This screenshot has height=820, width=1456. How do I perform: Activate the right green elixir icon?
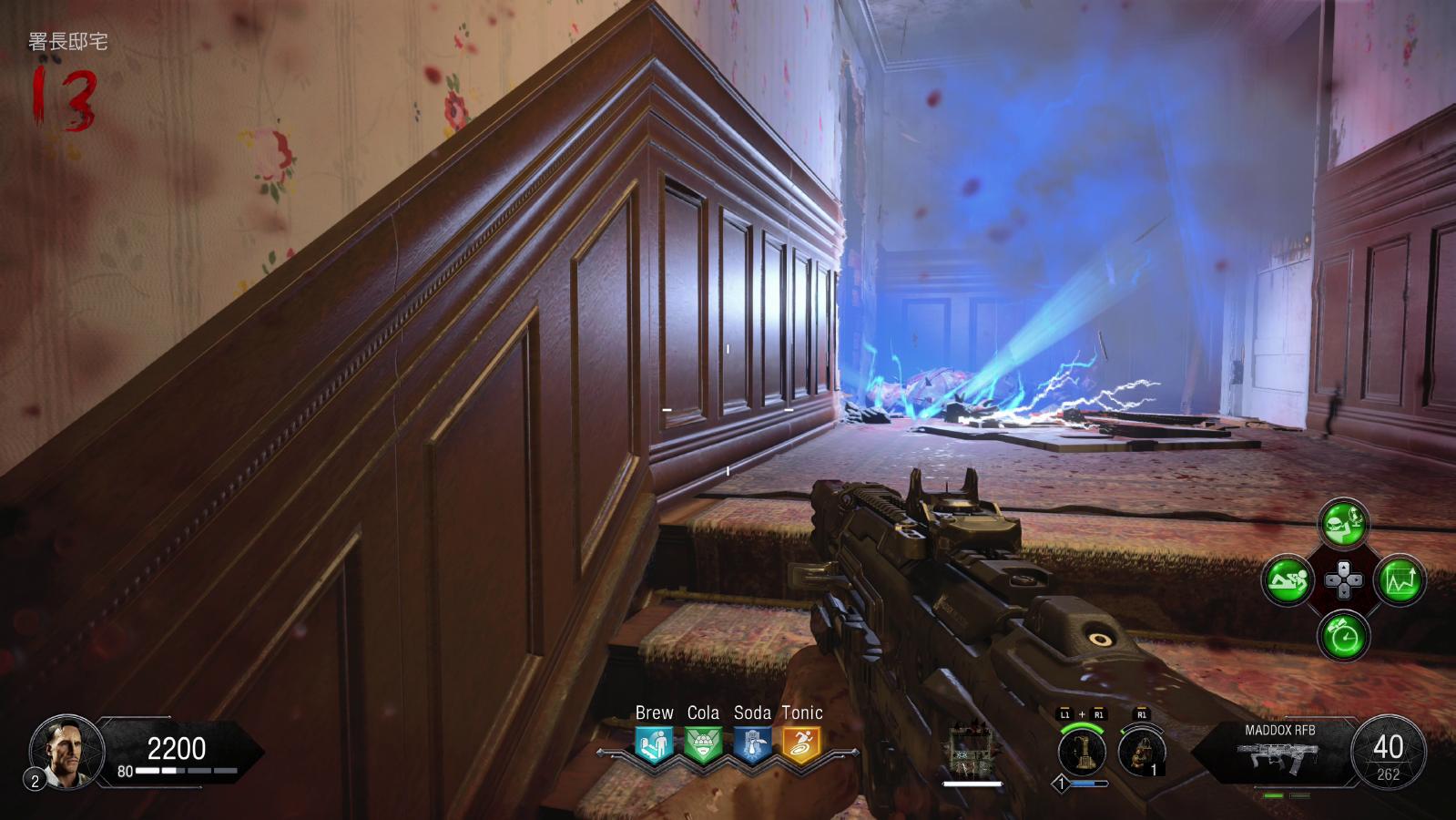tap(1400, 579)
